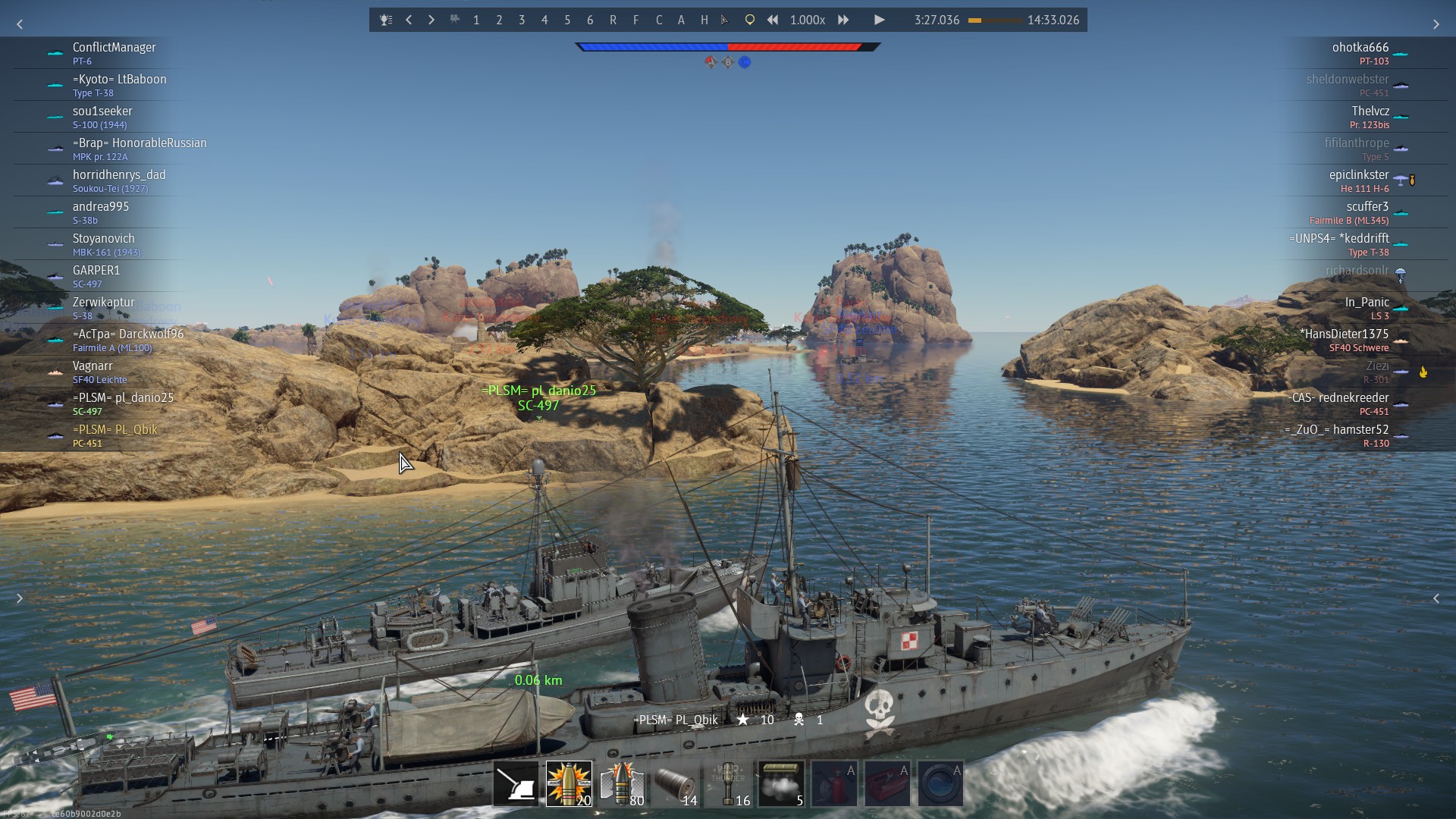Screen dimensions: 1456x819
Task: Activate the red toolbox repair icon
Action: pos(887,783)
